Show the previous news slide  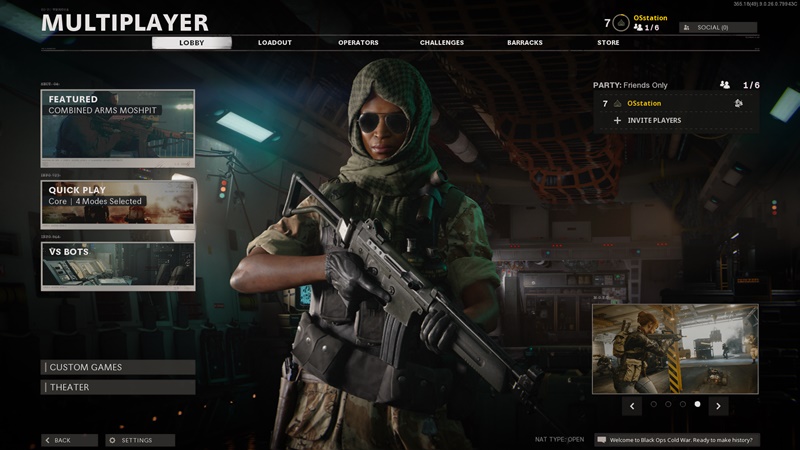(632, 406)
